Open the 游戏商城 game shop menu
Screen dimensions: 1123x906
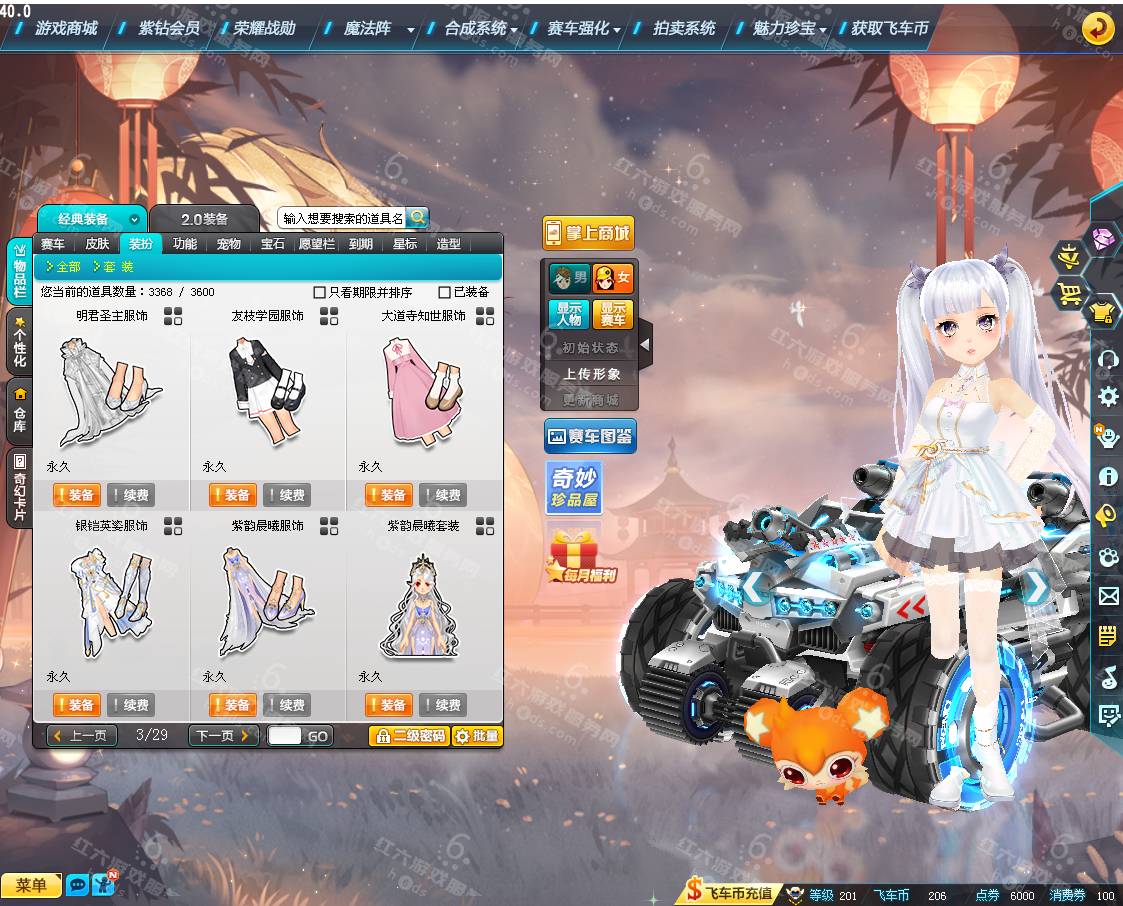66,28
